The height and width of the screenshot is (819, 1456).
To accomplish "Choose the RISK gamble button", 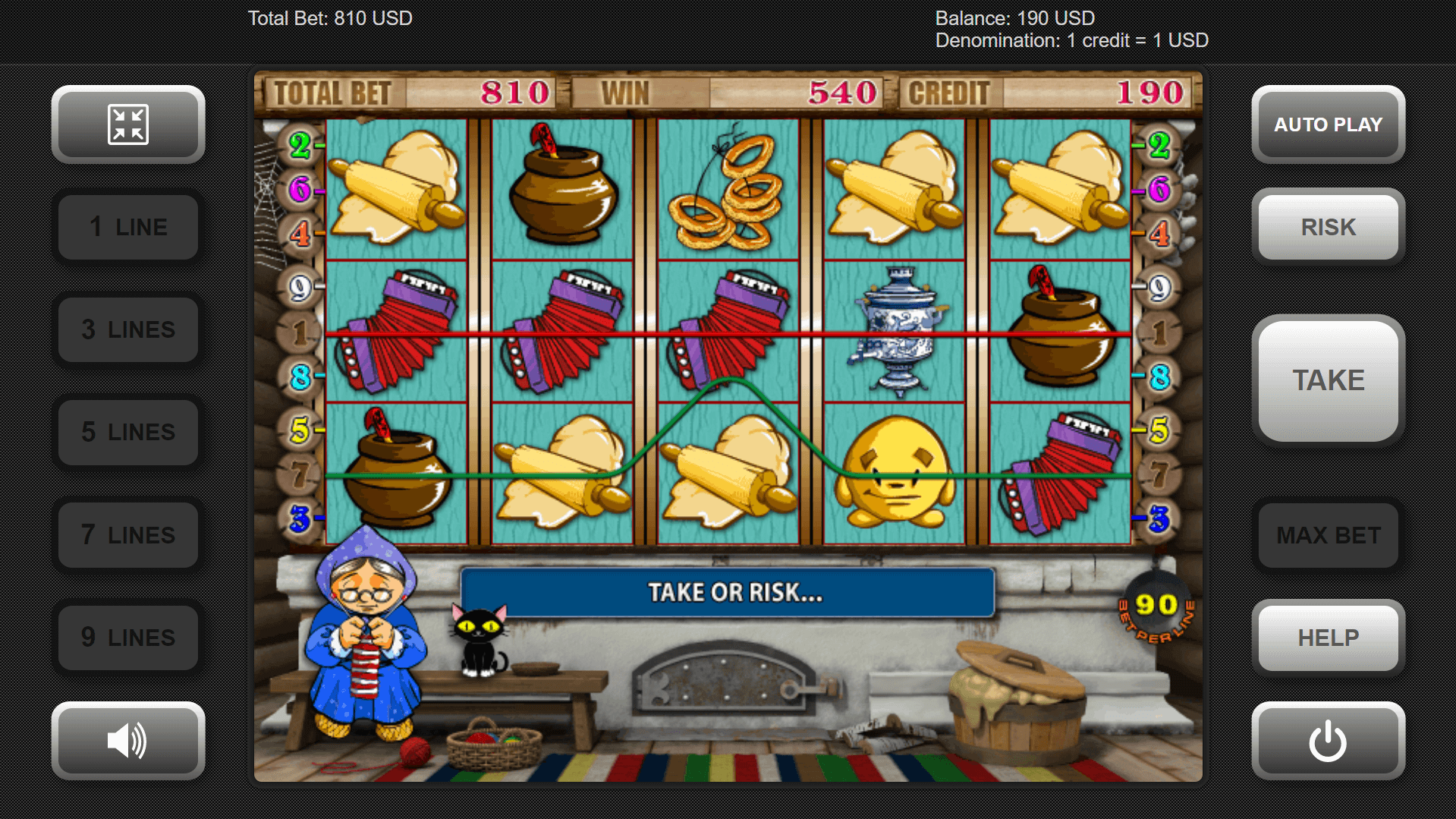I will click(1328, 227).
